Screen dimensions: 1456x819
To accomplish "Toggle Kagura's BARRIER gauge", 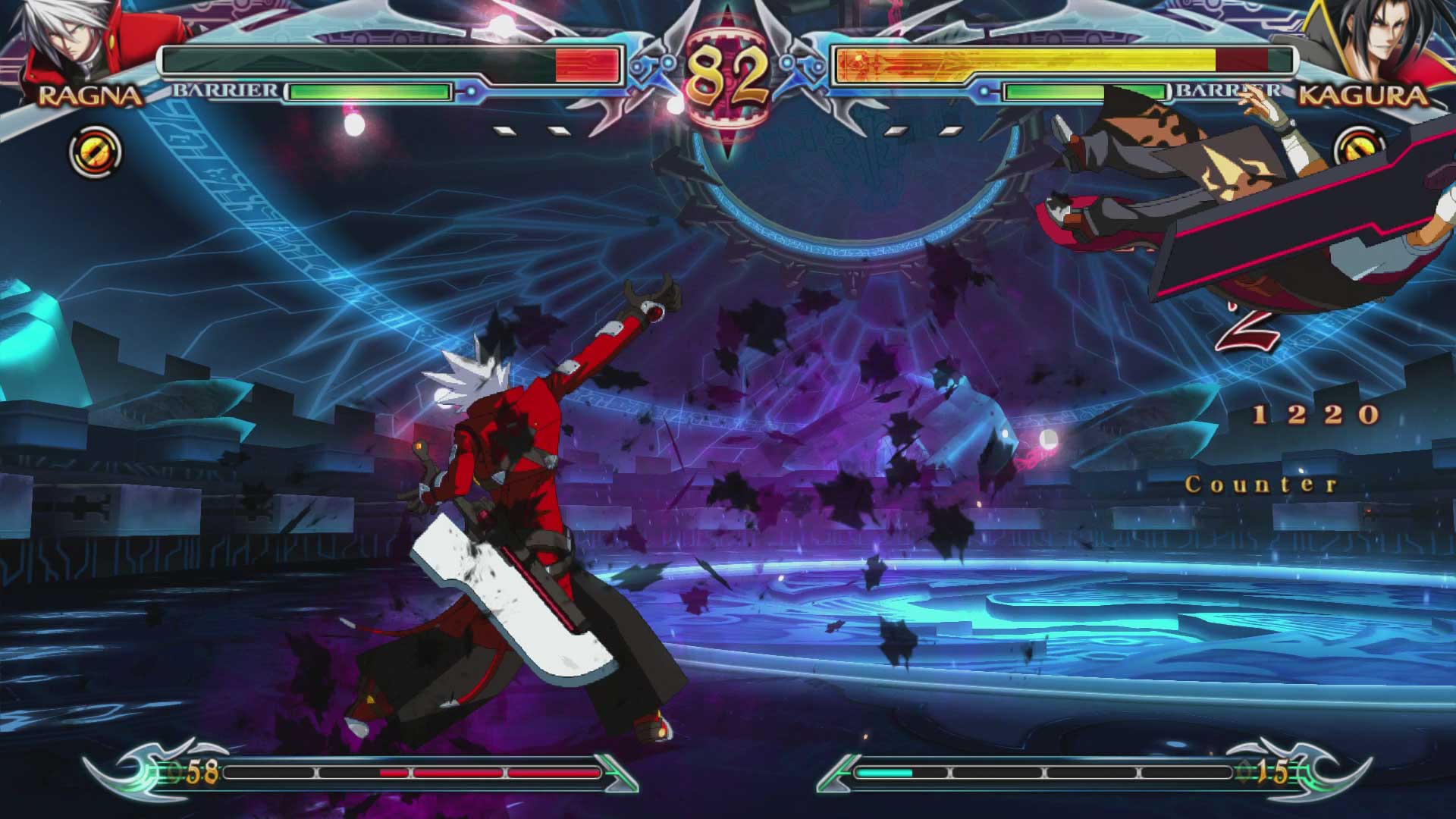I will click(1084, 91).
